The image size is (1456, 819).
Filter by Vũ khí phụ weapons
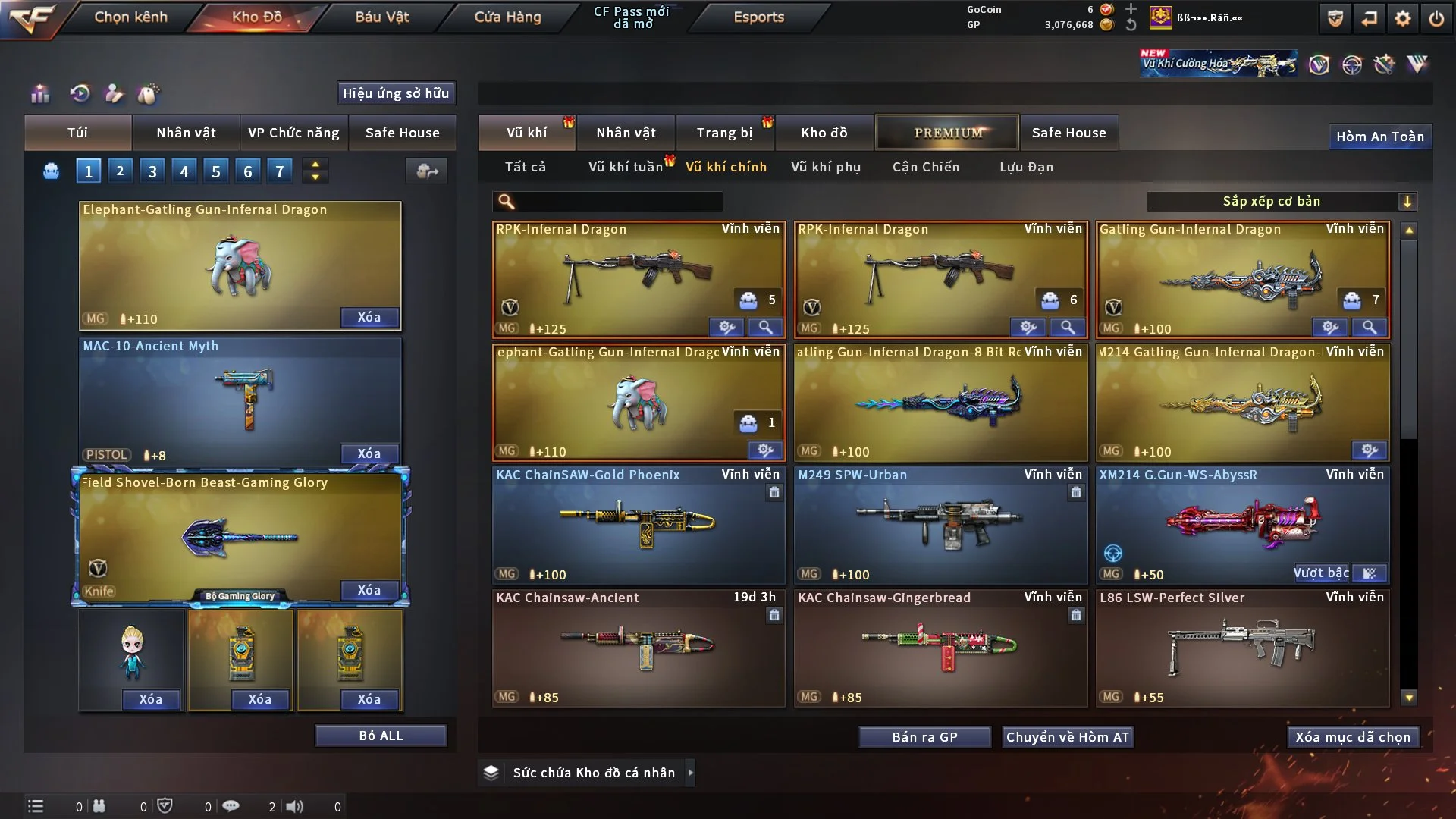[825, 167]
